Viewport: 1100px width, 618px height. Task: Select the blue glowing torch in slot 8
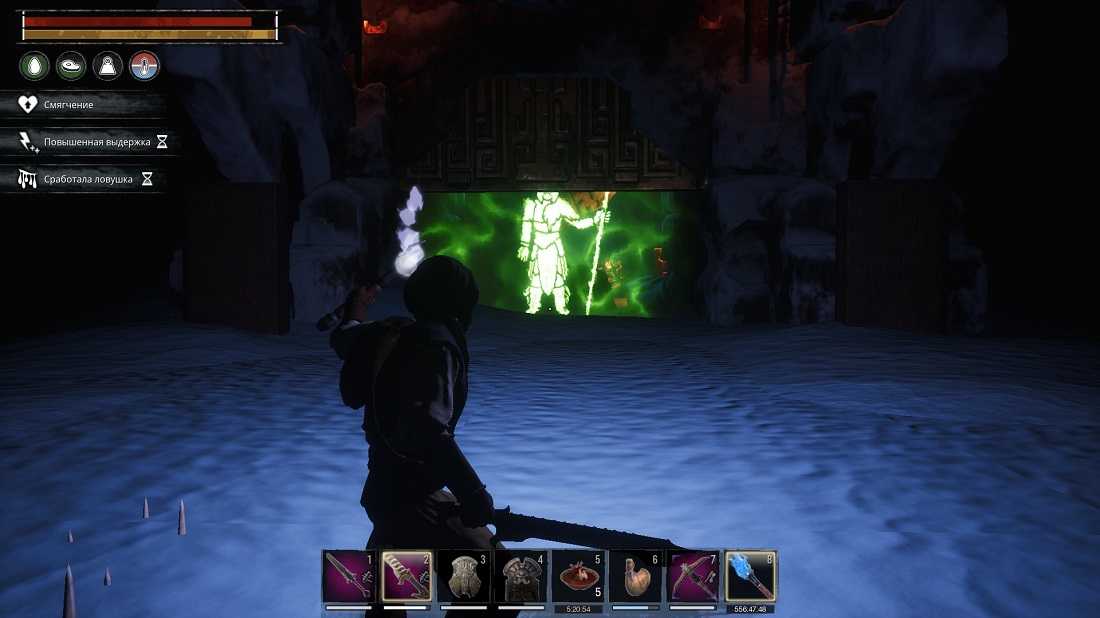click(x=751, y=576)
